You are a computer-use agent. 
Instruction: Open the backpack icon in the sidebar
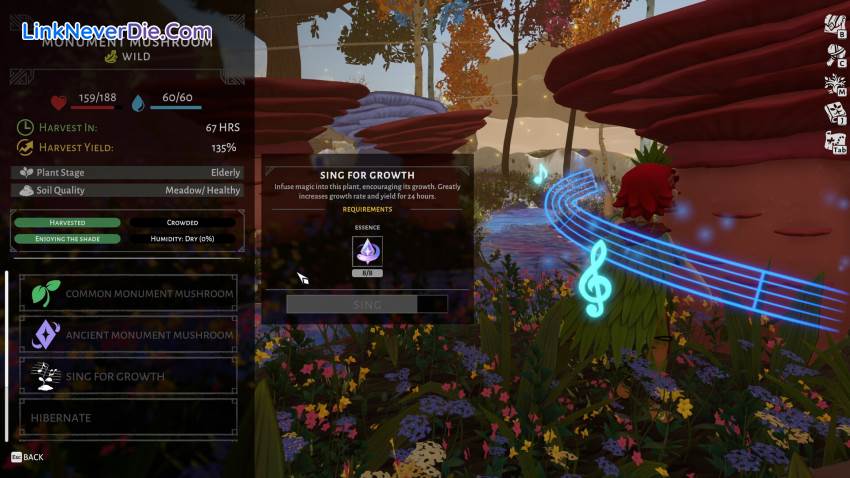(x=835, y=24)
